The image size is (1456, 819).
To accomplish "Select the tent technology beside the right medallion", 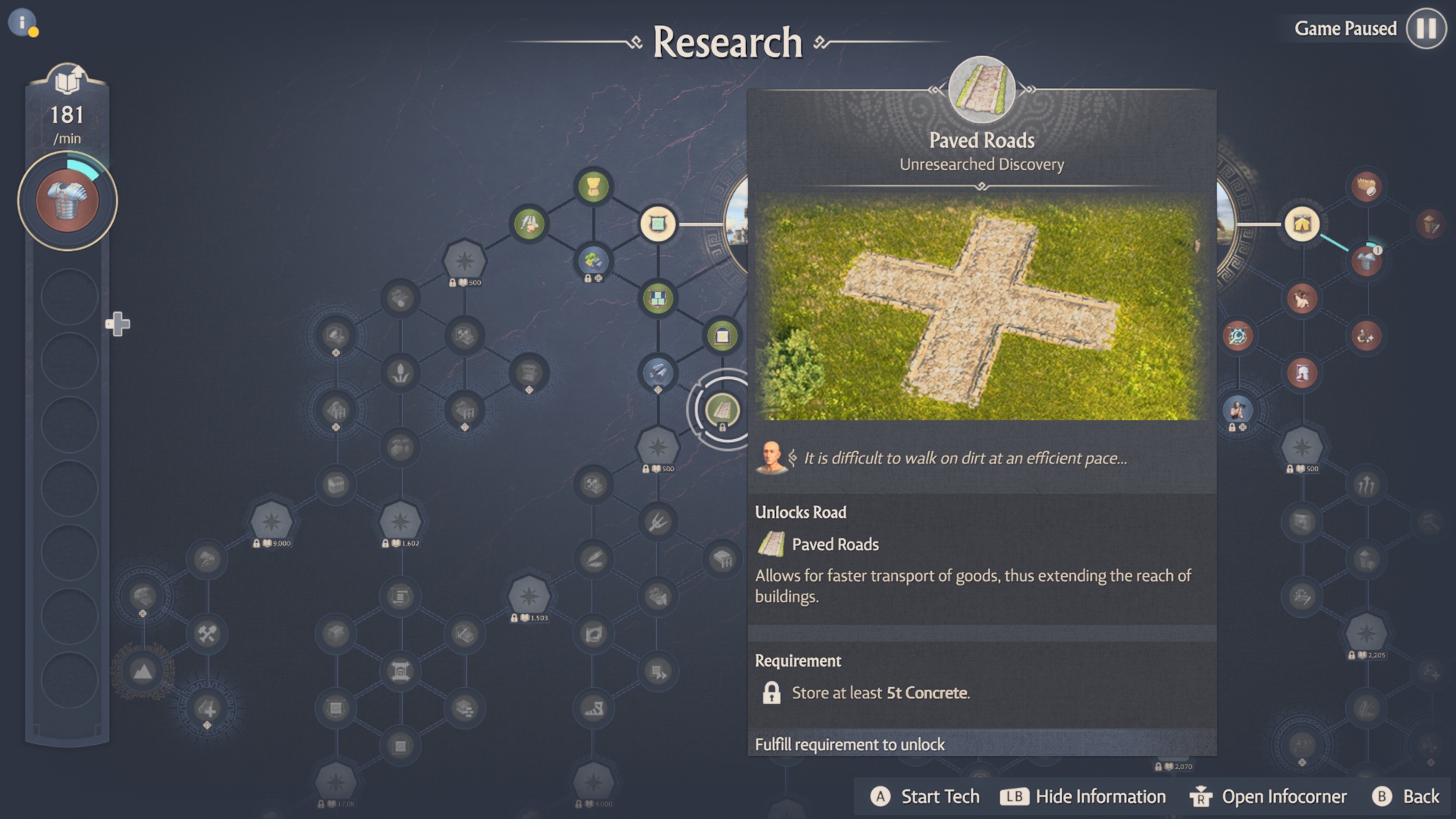I will pos(1301,224).
